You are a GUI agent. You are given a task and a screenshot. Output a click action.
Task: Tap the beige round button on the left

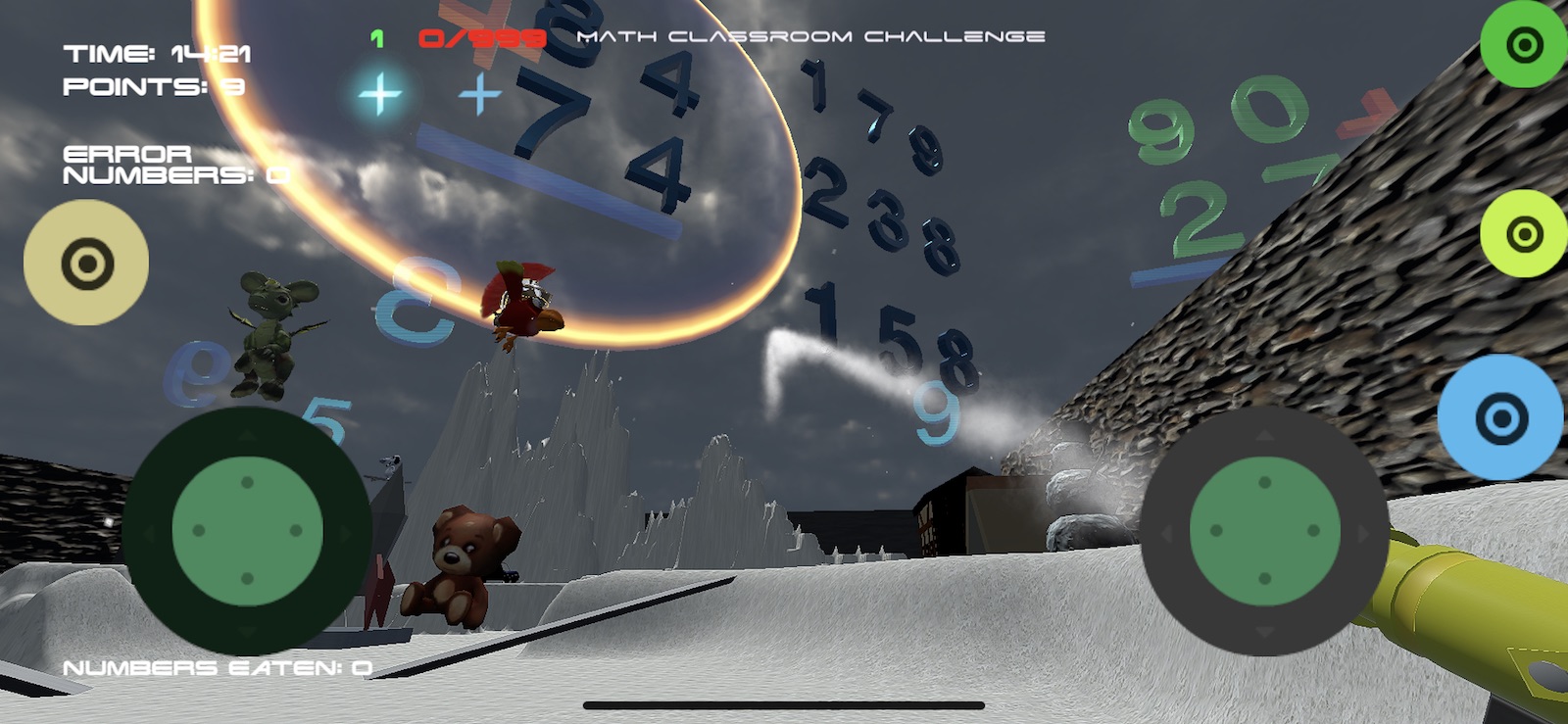86,263
